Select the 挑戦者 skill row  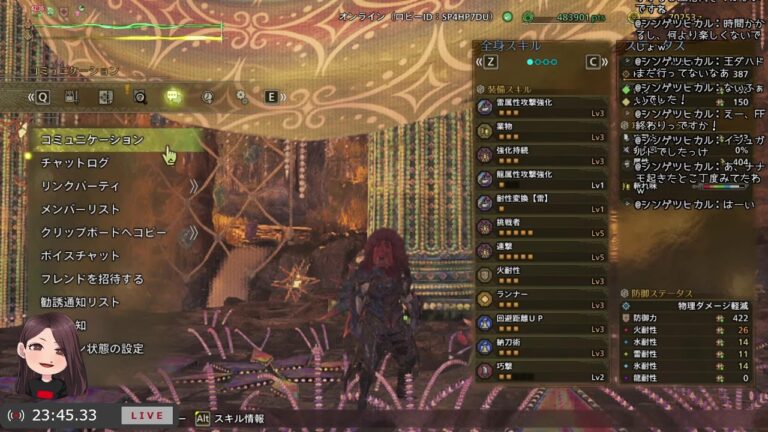(541, 228)
